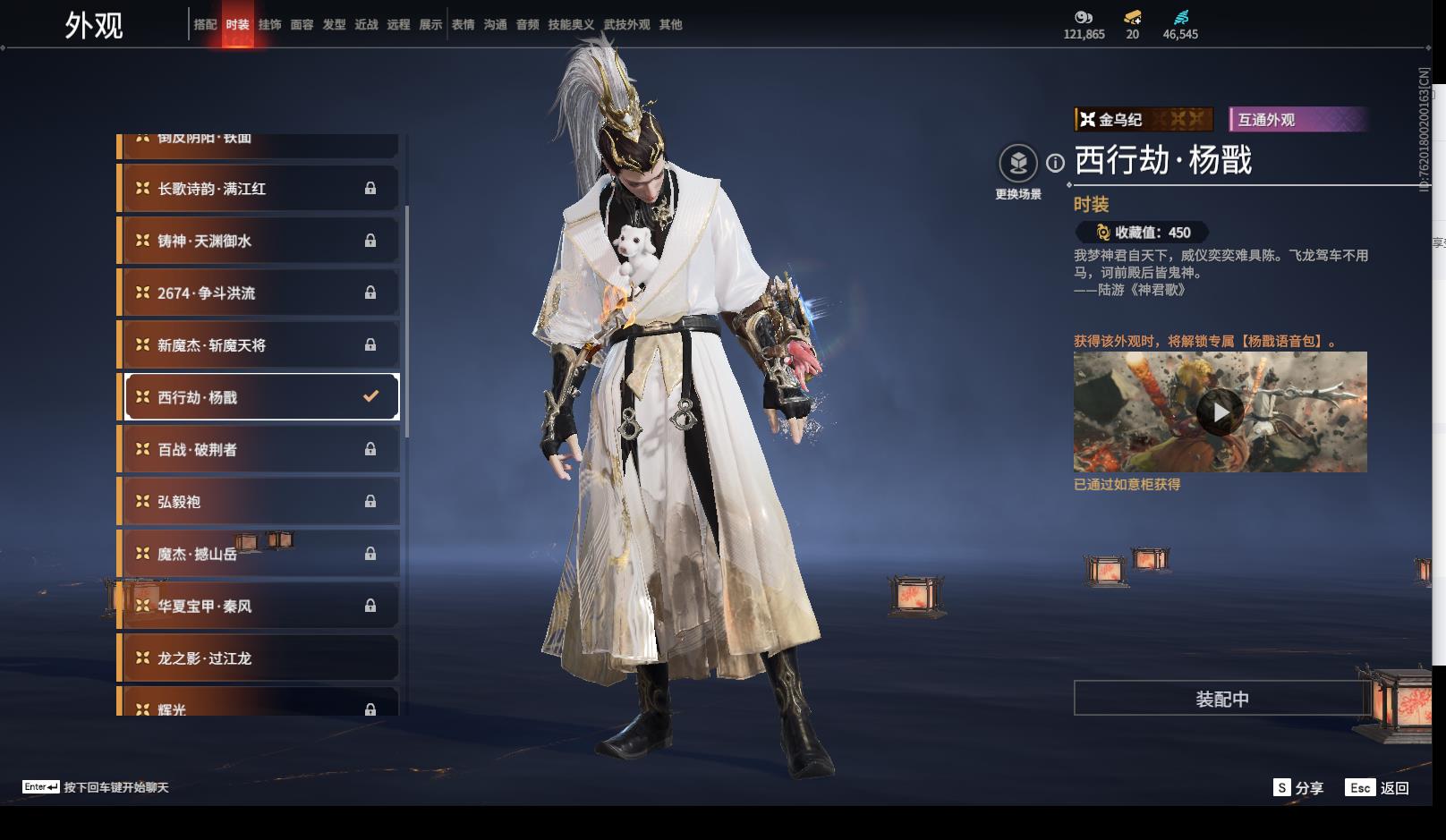Select the 龙之影·过江龙 outfit
The width and height of the screenshot is (1446, 840).
click(259, 658)
